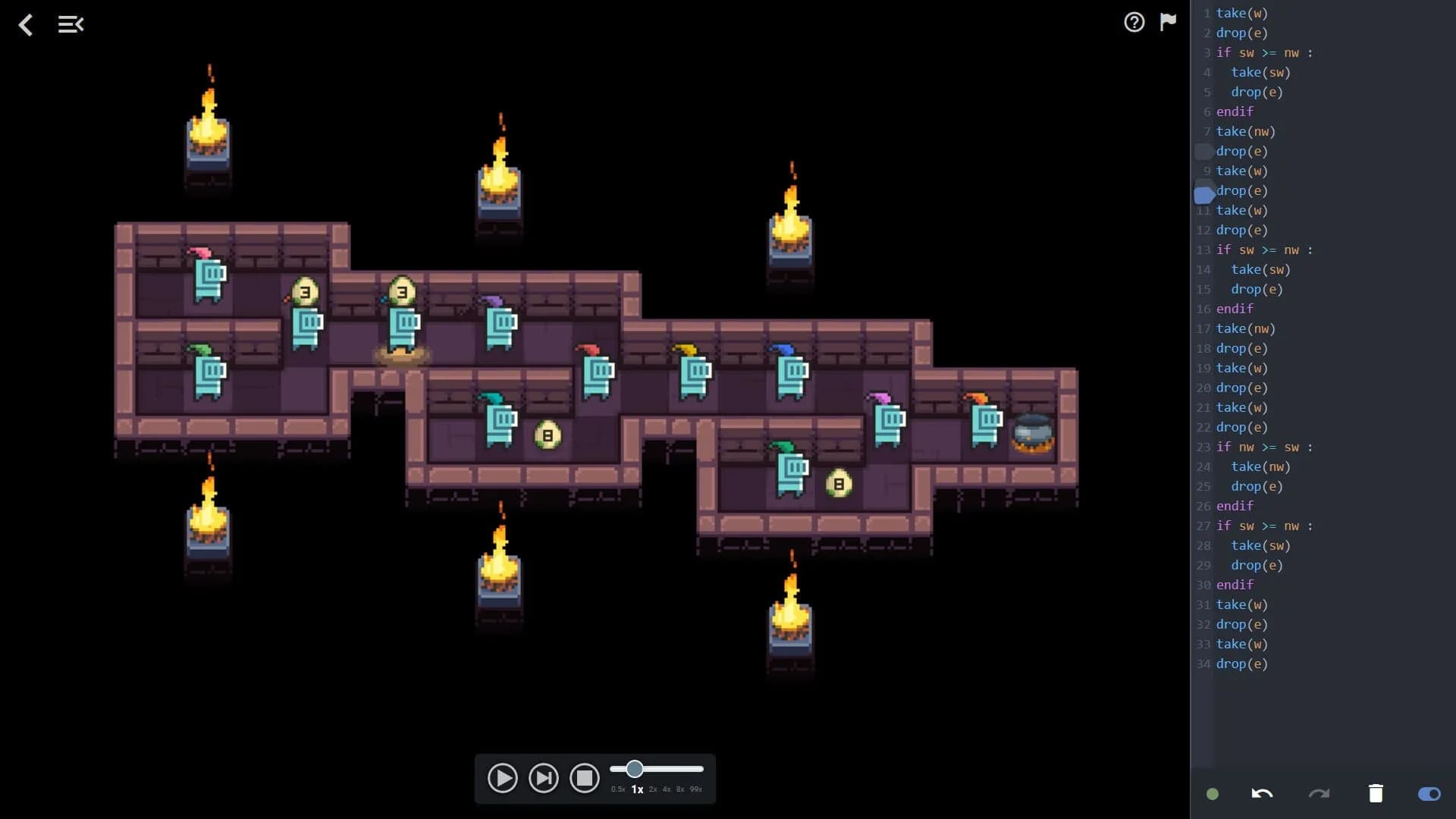Stop the running program
This screenshot has width=1456, height=819.
[x=585, y=777]
